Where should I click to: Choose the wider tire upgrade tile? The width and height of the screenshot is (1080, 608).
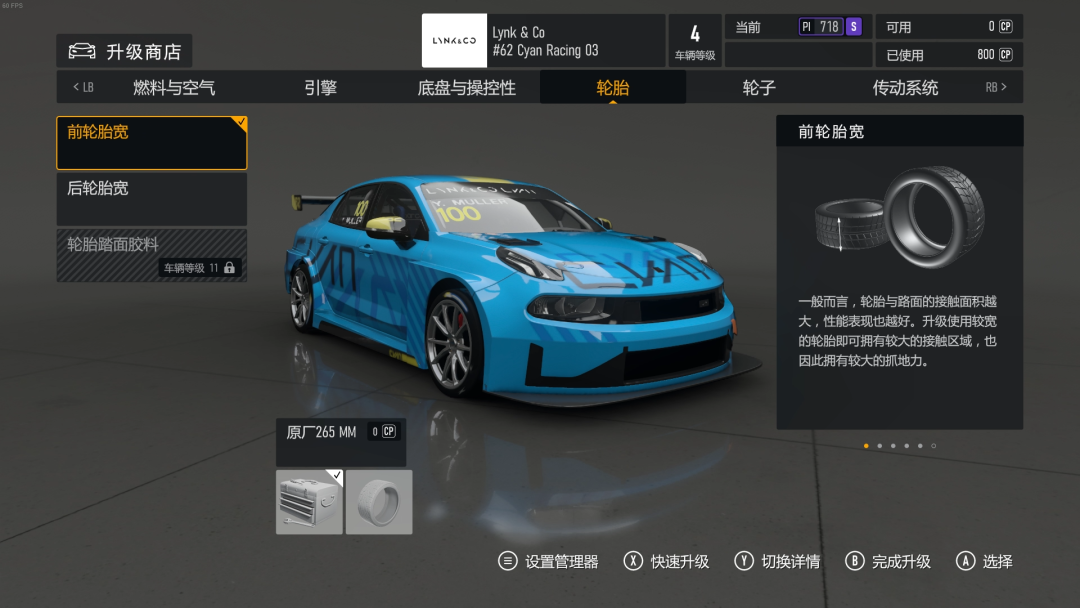pyautogui.click(x=379, y=502)
